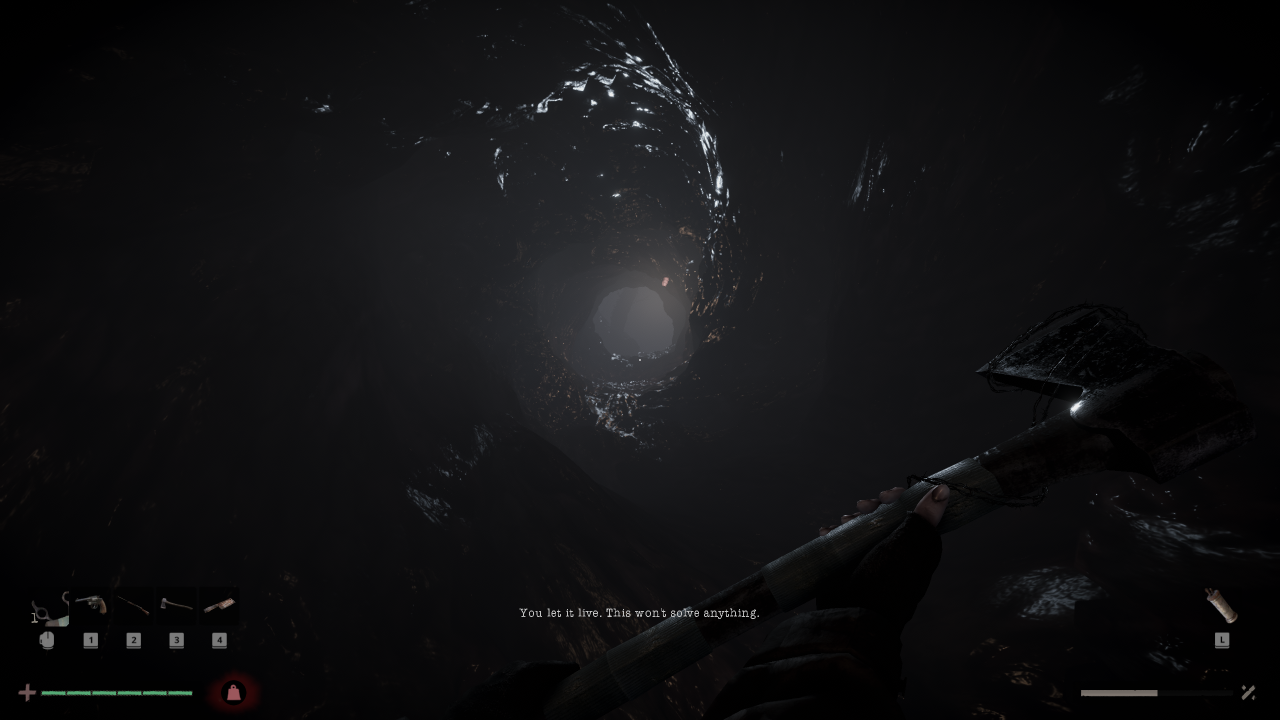The height and width of the screenshot is (720, 1280).
Task: Select the revolver hotbar slot
Action: 91,606
